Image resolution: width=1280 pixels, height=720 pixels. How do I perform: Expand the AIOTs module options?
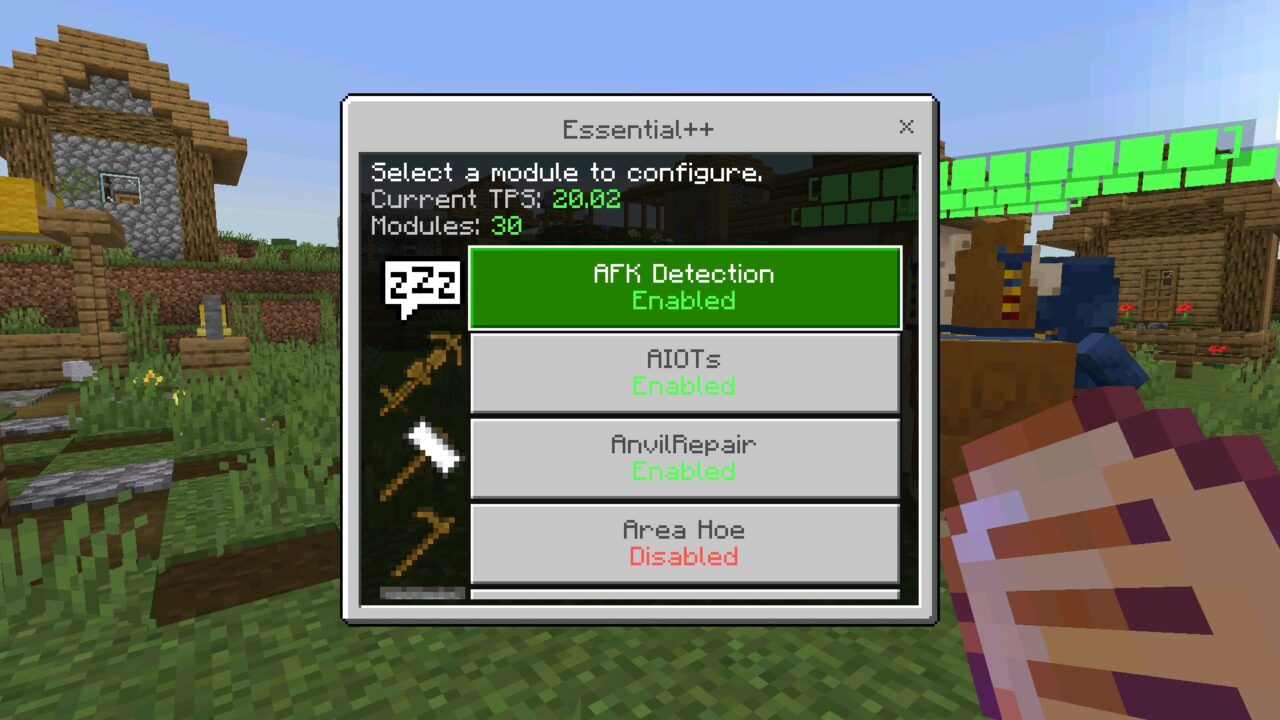[x=684, y=372]
